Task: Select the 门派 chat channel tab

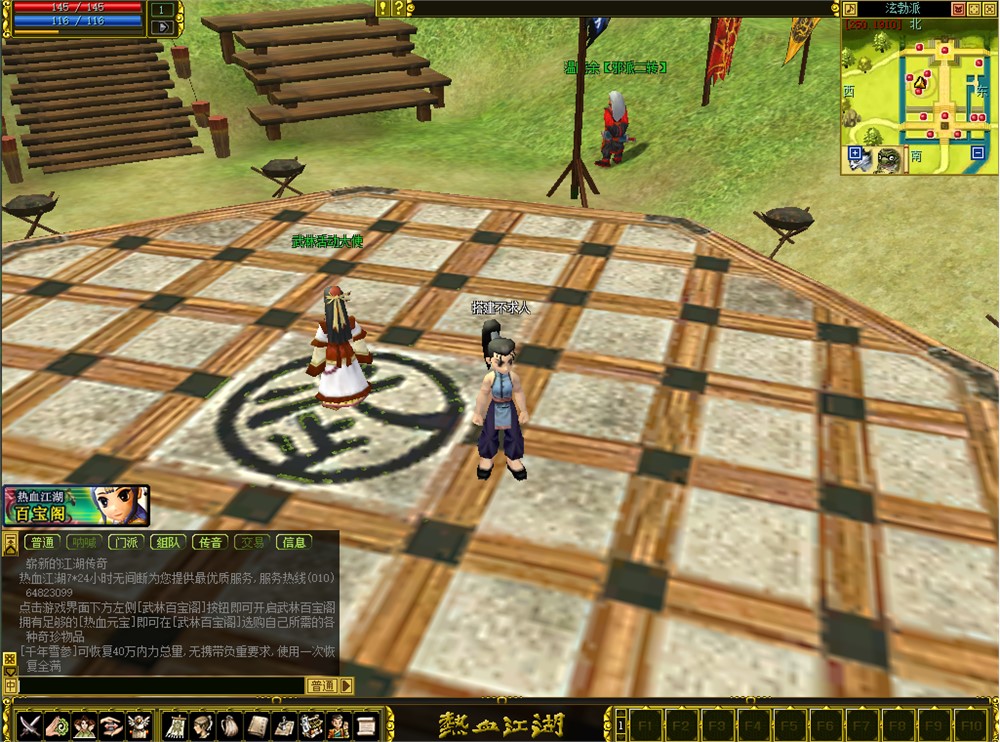Action: 126,543
